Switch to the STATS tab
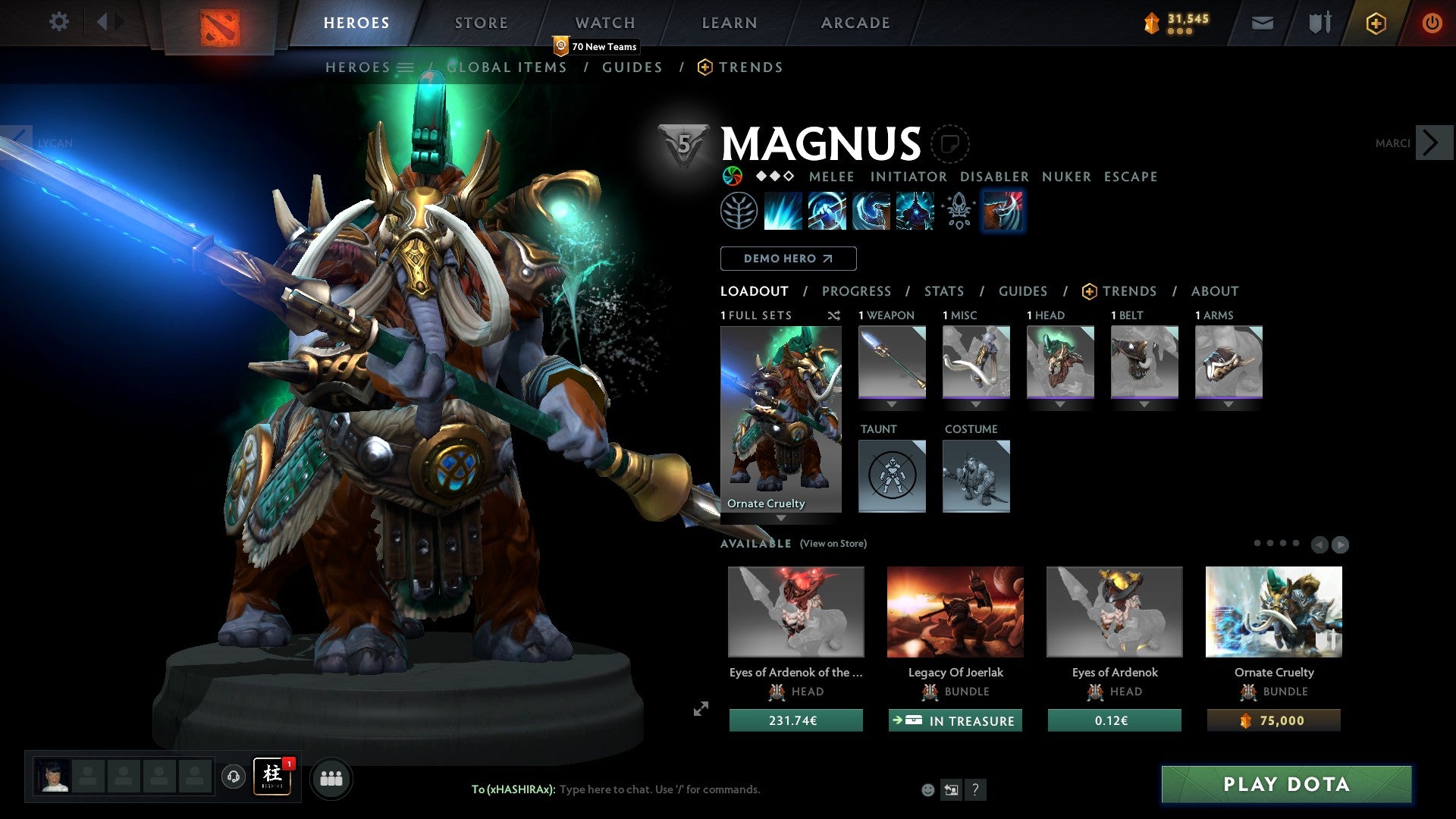 click(x=943, y=290)
